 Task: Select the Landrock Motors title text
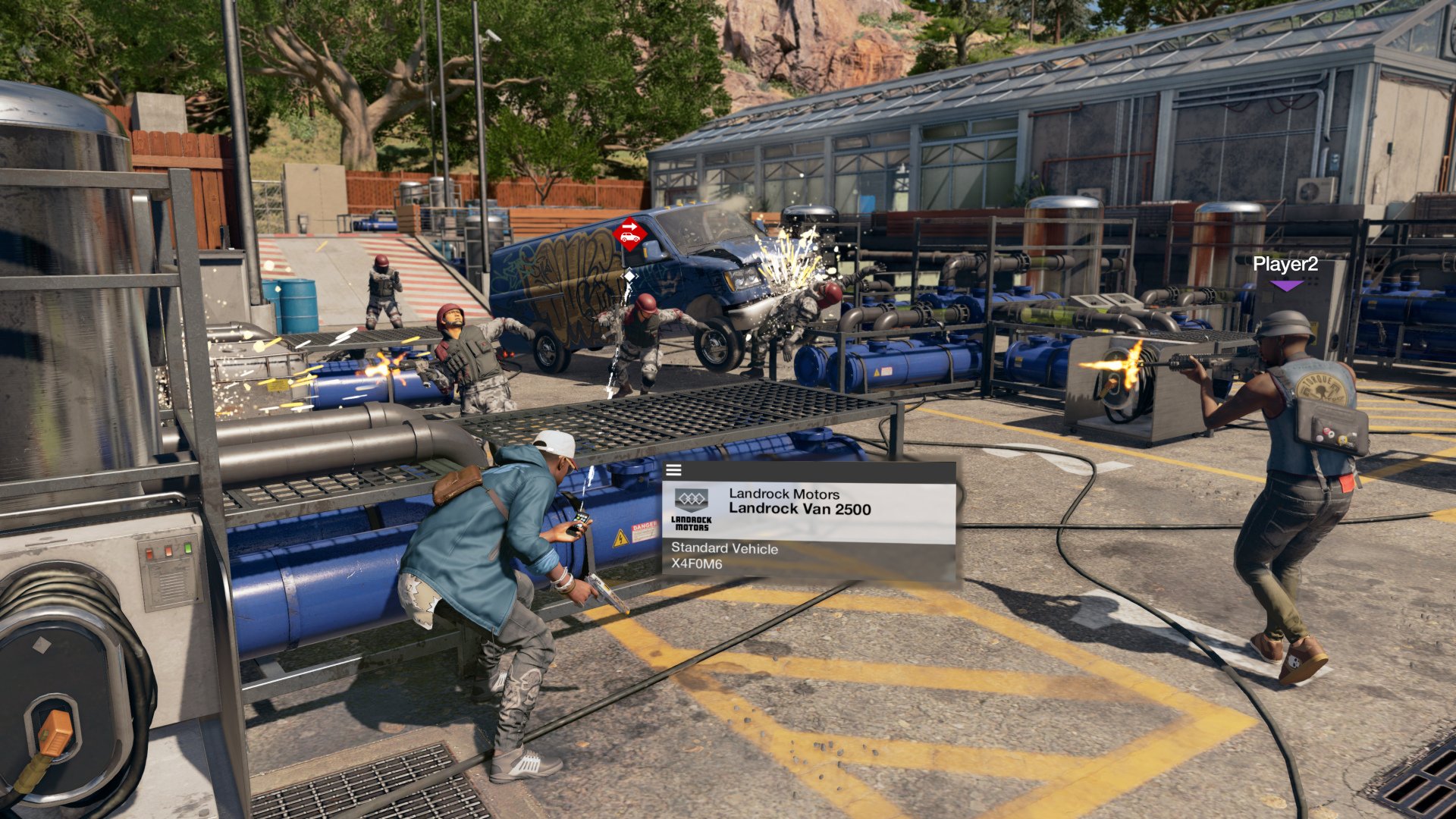[x=784, y=494]
